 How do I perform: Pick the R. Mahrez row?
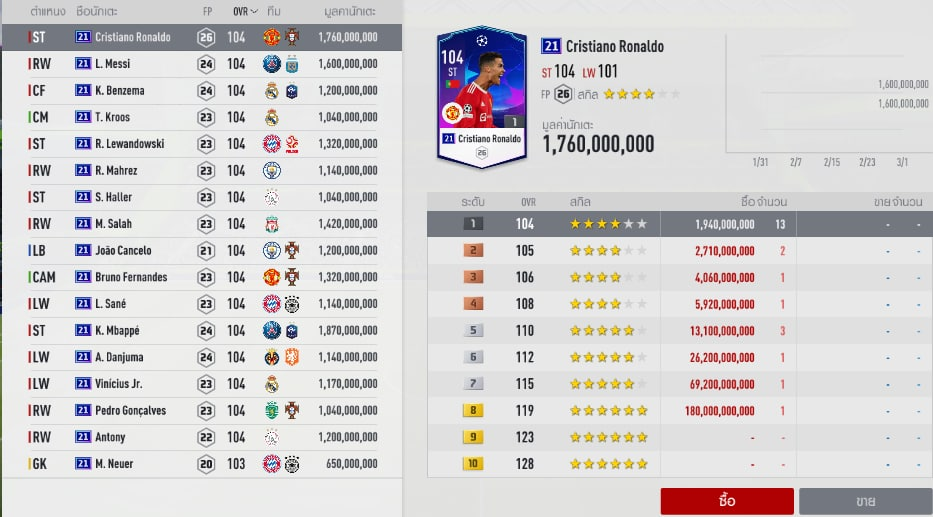click(x=200, y=171)
